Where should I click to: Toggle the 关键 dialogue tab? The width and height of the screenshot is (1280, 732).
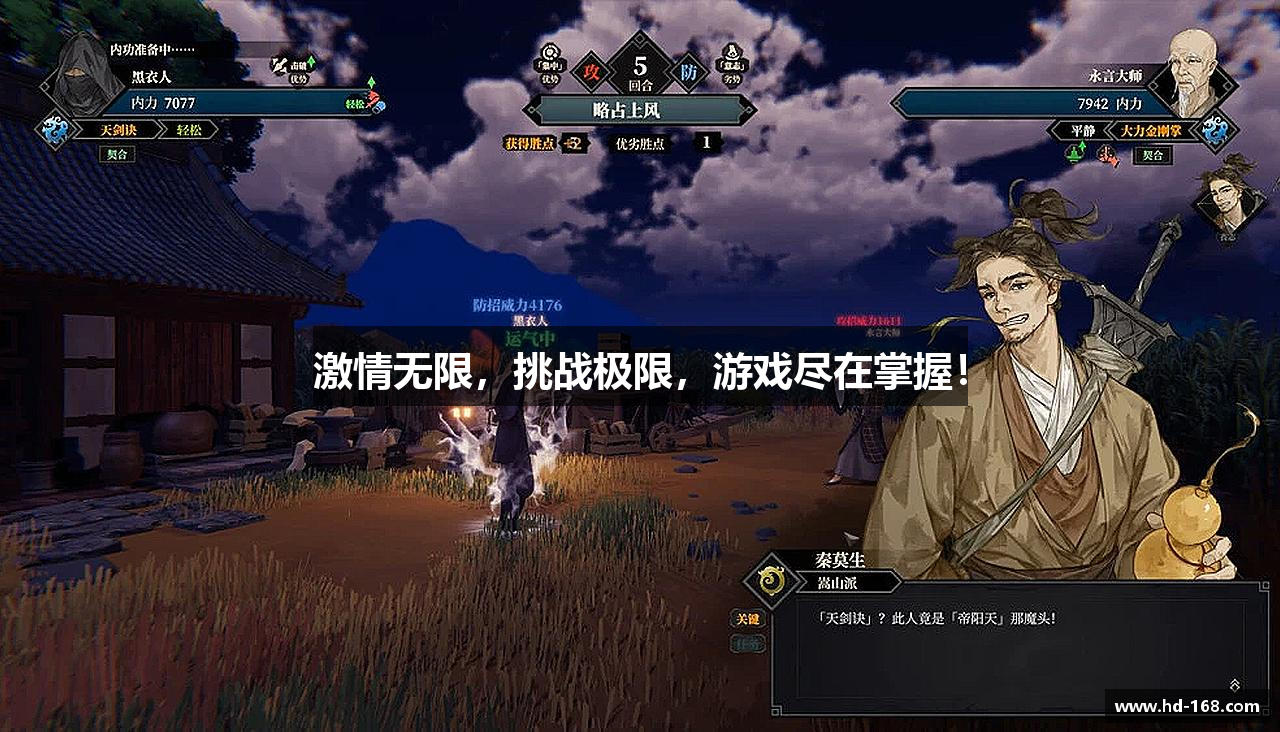(747, 619)
